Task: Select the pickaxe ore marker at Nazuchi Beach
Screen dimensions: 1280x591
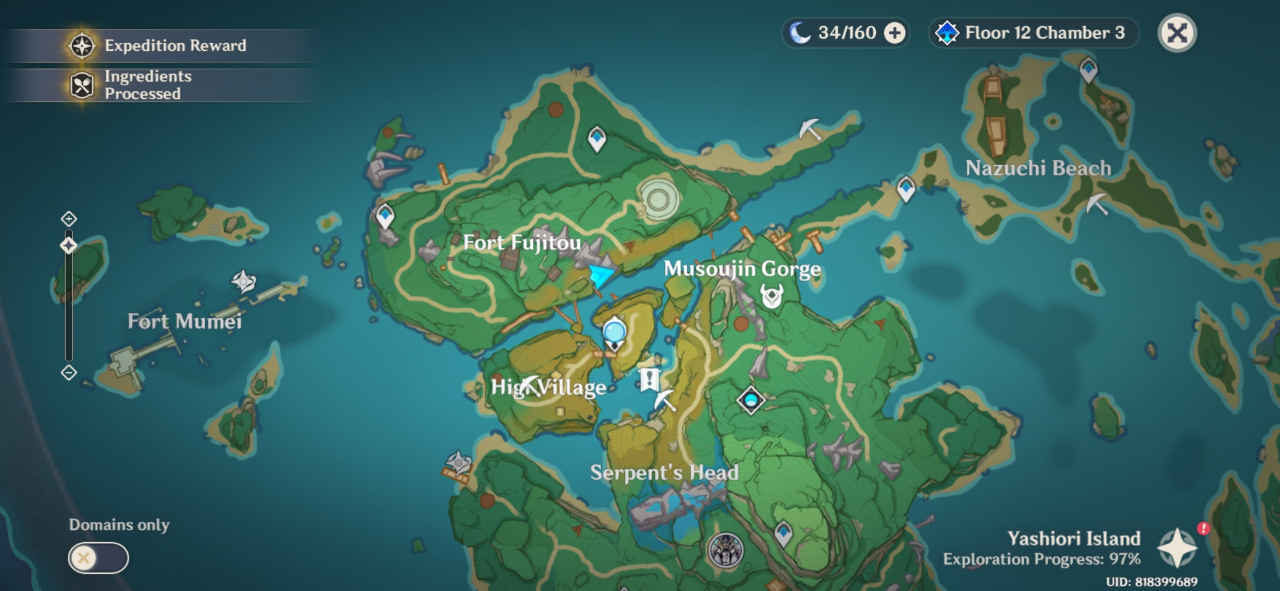Action: pos(1097,205)
